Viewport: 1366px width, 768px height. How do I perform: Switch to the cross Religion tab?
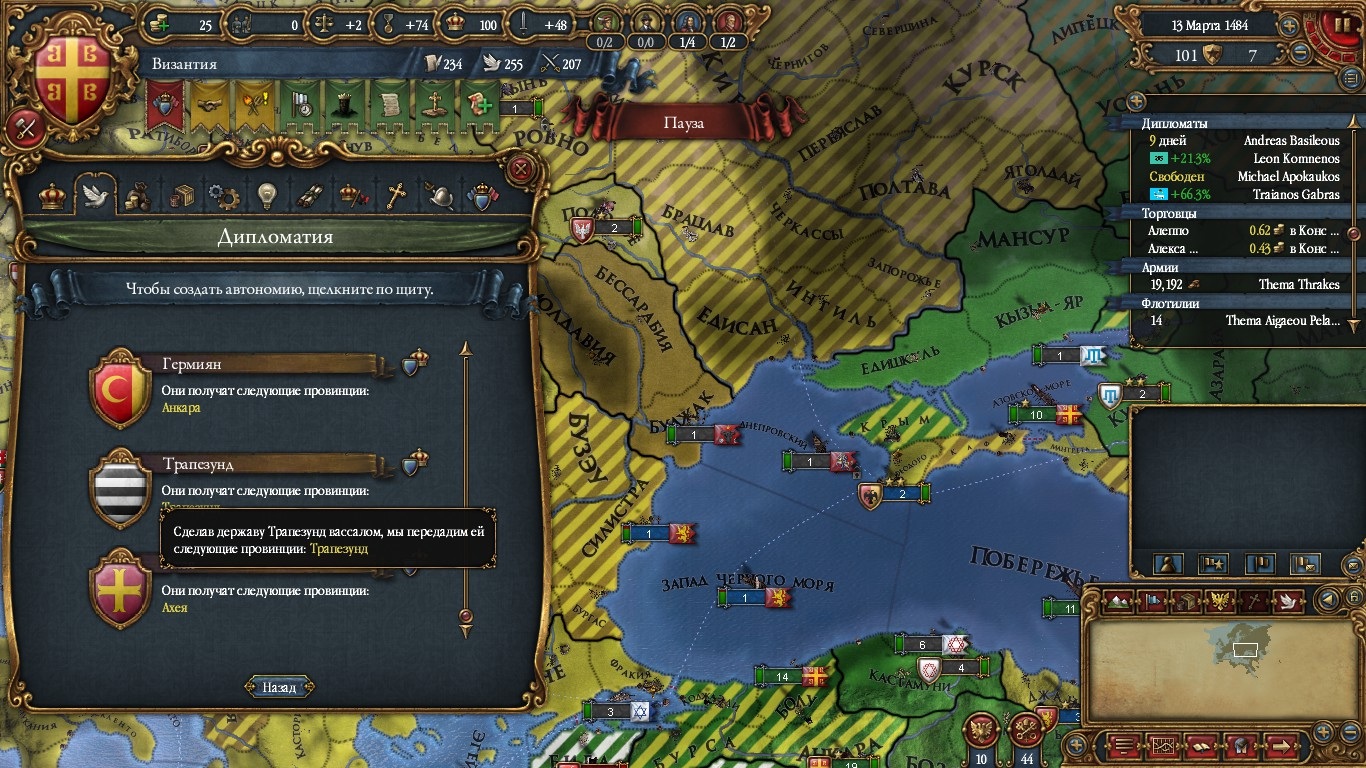point(397,196)
